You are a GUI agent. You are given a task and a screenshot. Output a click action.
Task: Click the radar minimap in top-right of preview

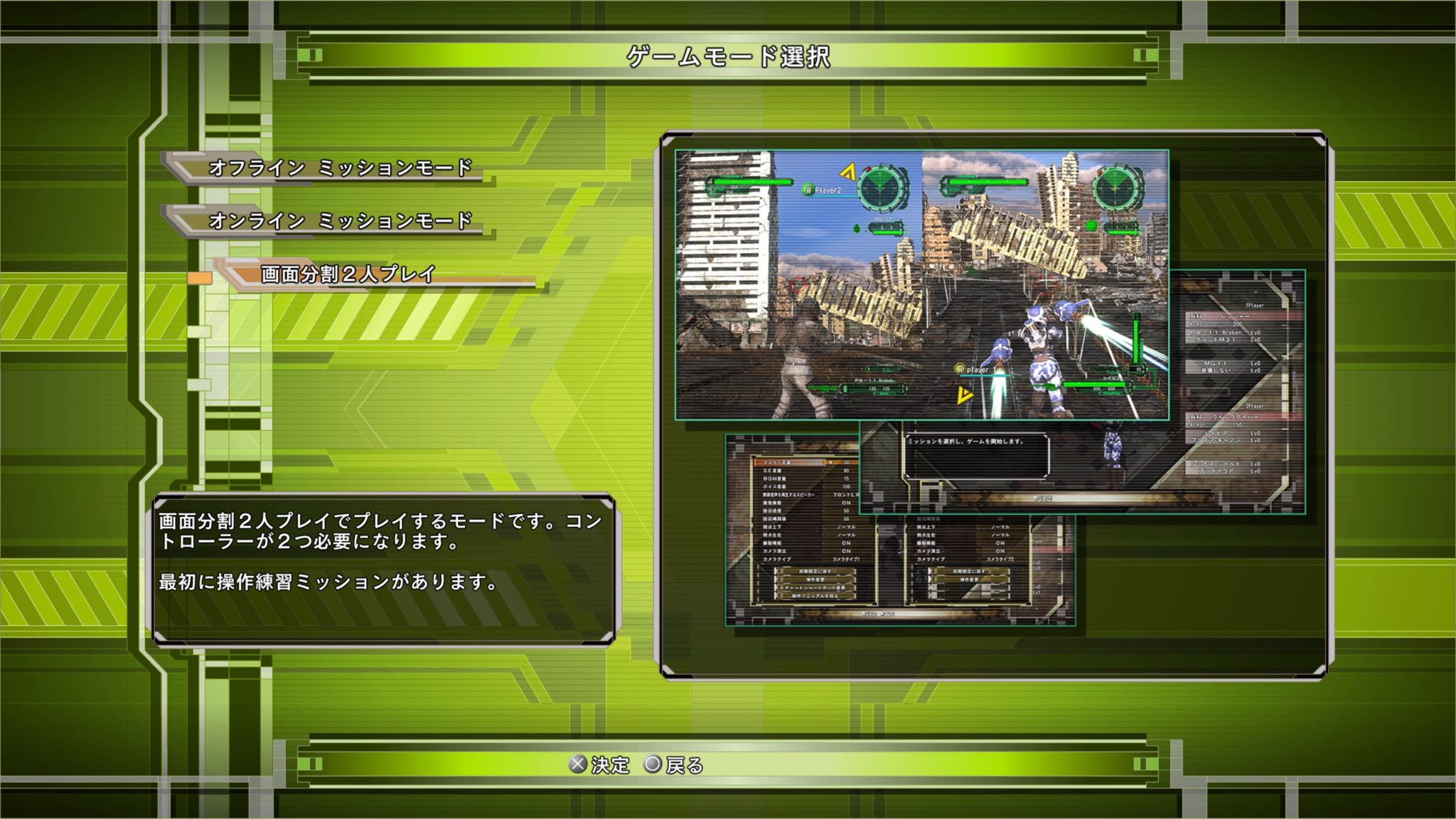click(1116, 186)
